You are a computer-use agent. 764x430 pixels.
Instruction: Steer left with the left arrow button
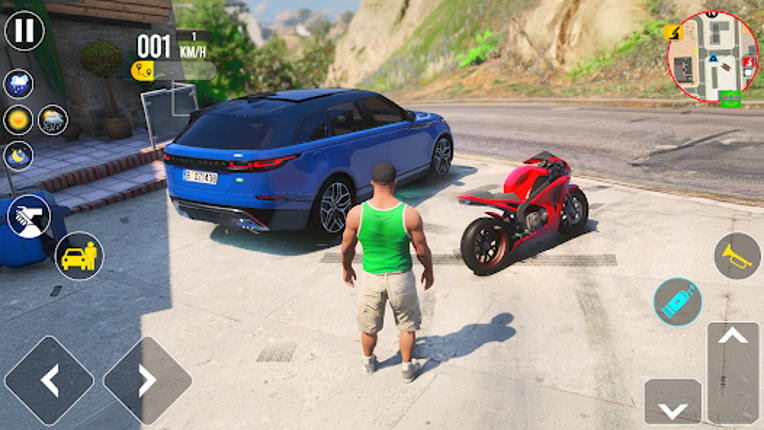click(x=49, y=380)
